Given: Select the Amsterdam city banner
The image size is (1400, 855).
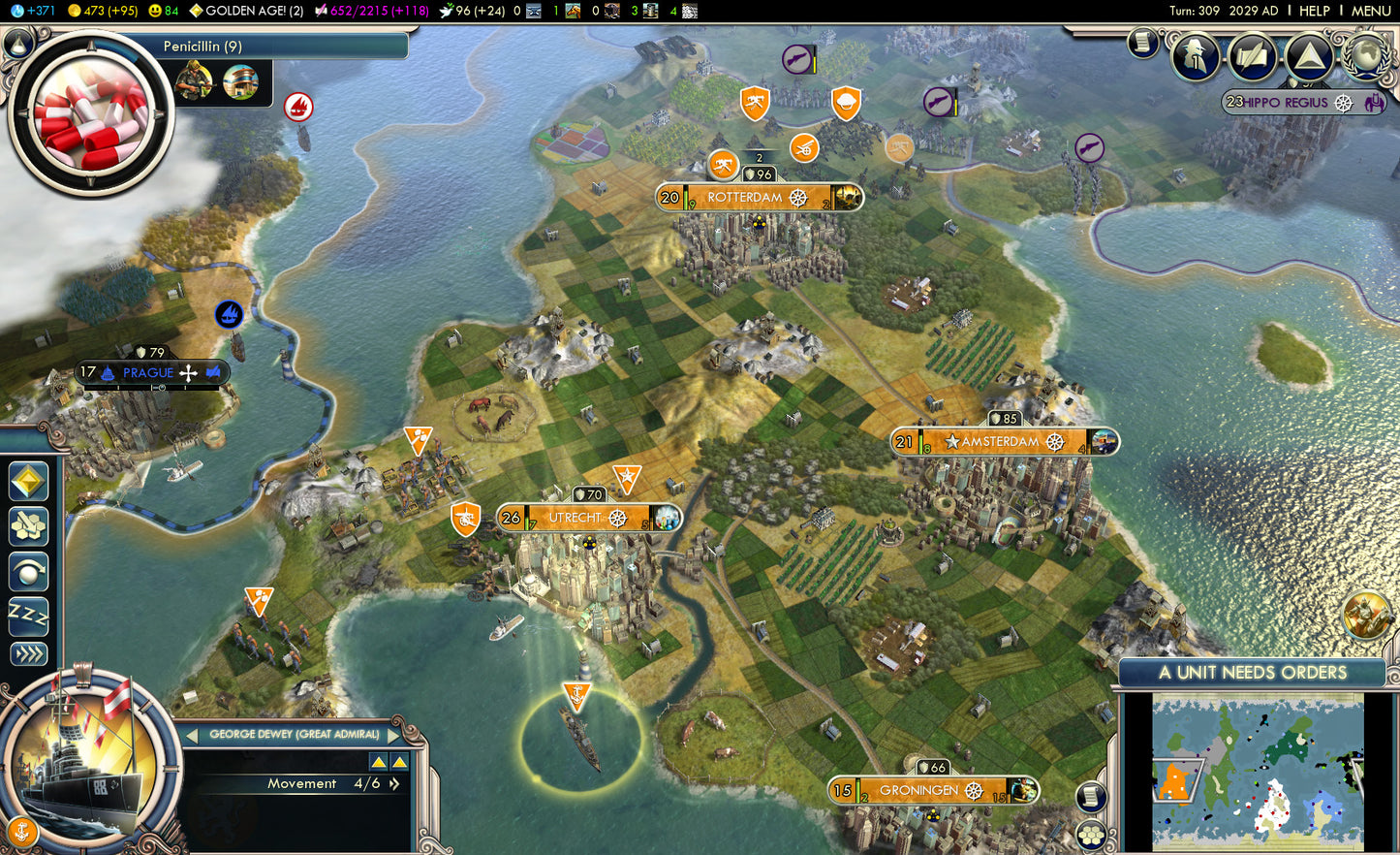Looking at the screenshot, I should pos(1003,442).
